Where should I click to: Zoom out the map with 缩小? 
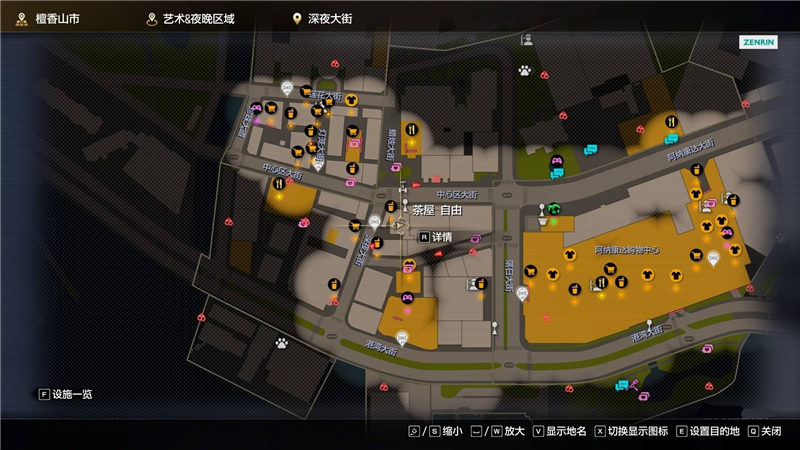(445, 431)
